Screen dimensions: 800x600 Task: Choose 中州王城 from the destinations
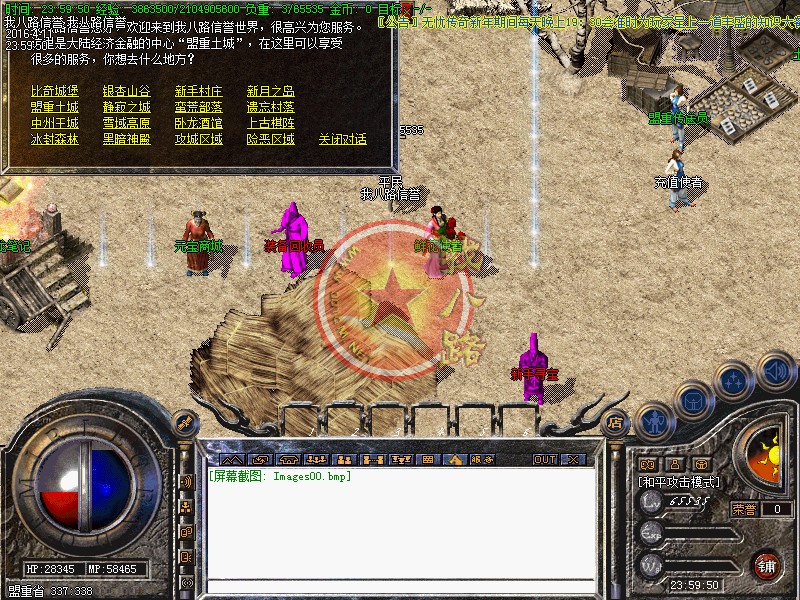point(54,123)
